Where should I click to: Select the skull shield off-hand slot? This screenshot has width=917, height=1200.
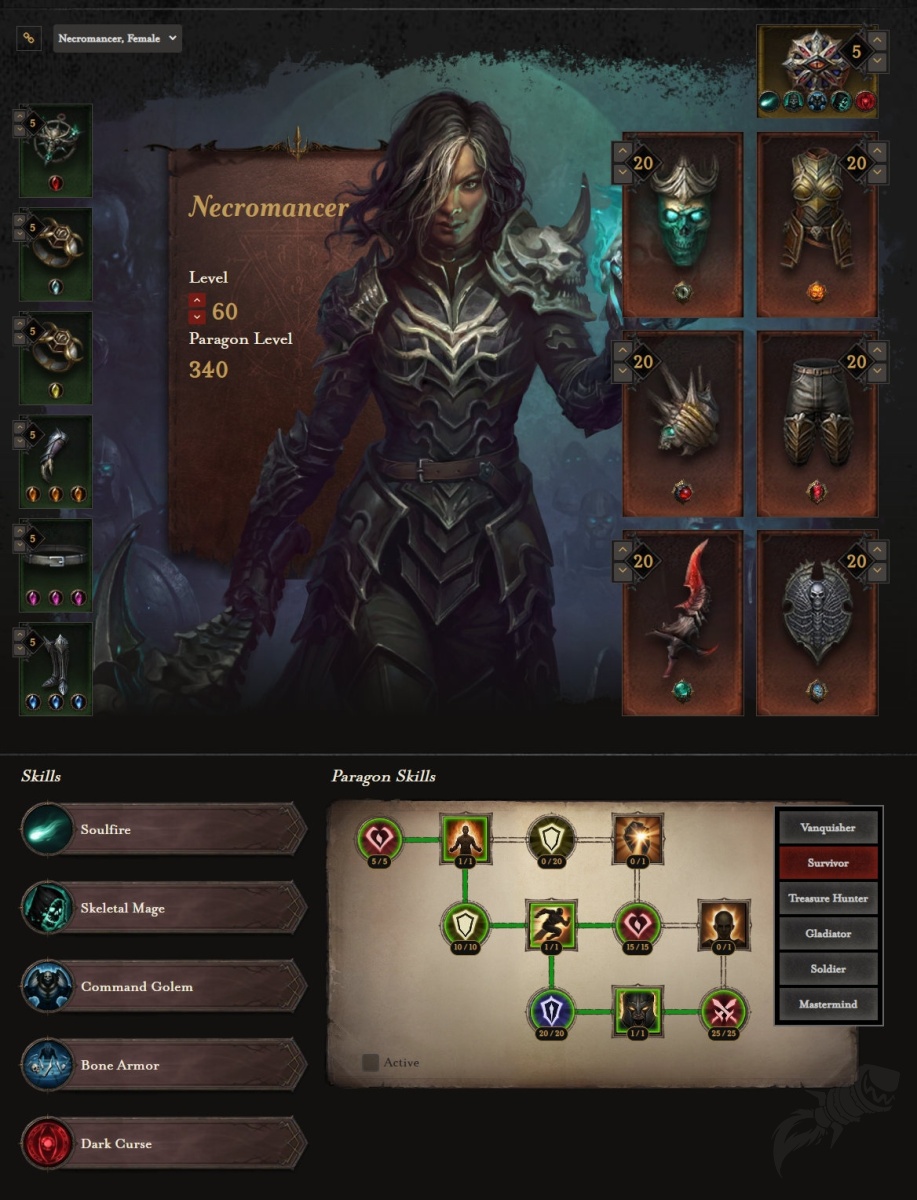tap(817, 622)
